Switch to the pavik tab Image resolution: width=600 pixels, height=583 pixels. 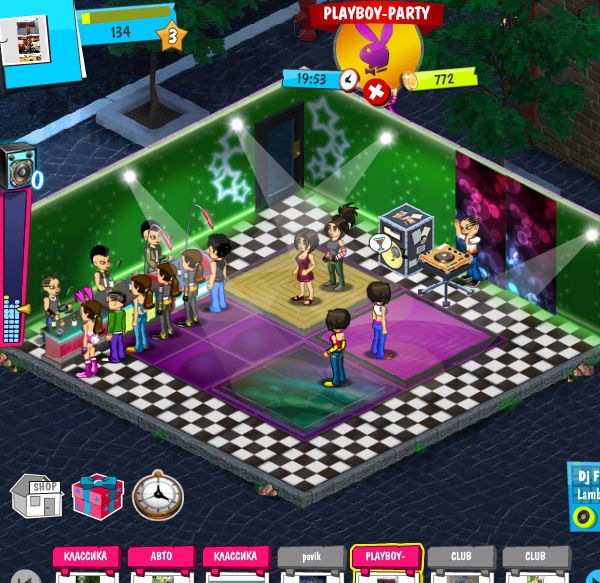(x=310, y=557)
